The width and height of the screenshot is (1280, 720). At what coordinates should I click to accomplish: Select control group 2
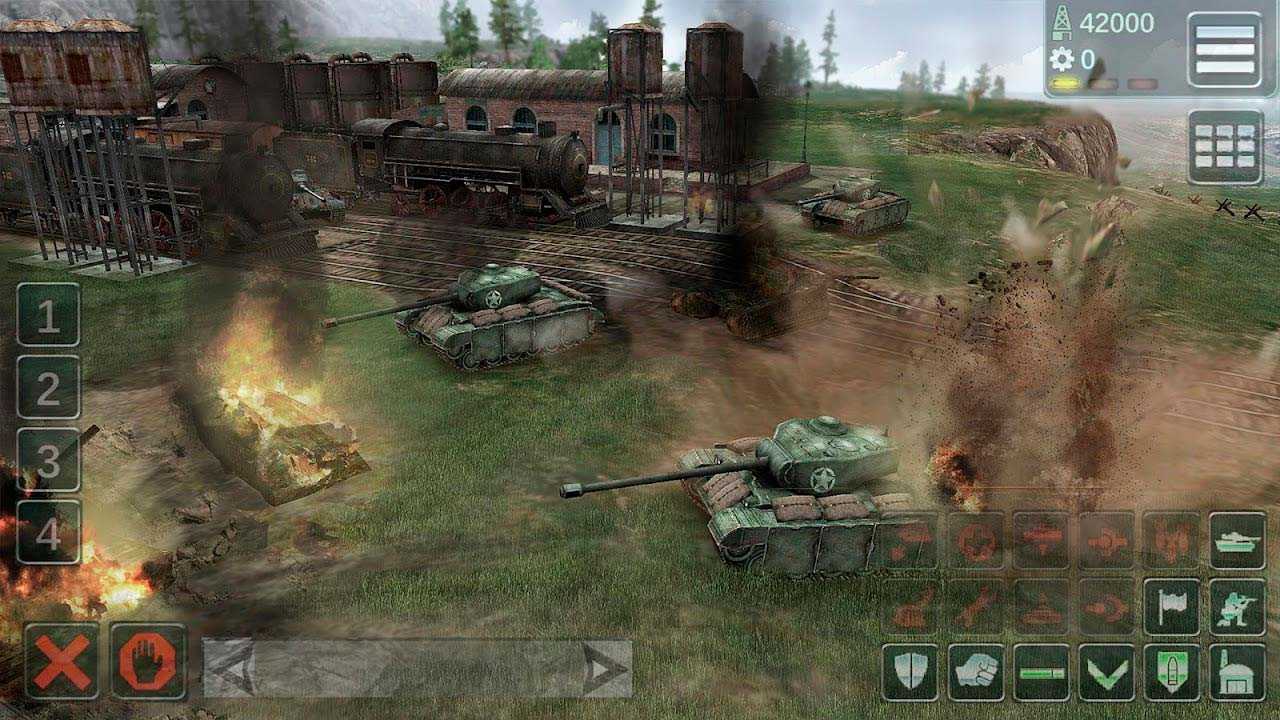48,387
